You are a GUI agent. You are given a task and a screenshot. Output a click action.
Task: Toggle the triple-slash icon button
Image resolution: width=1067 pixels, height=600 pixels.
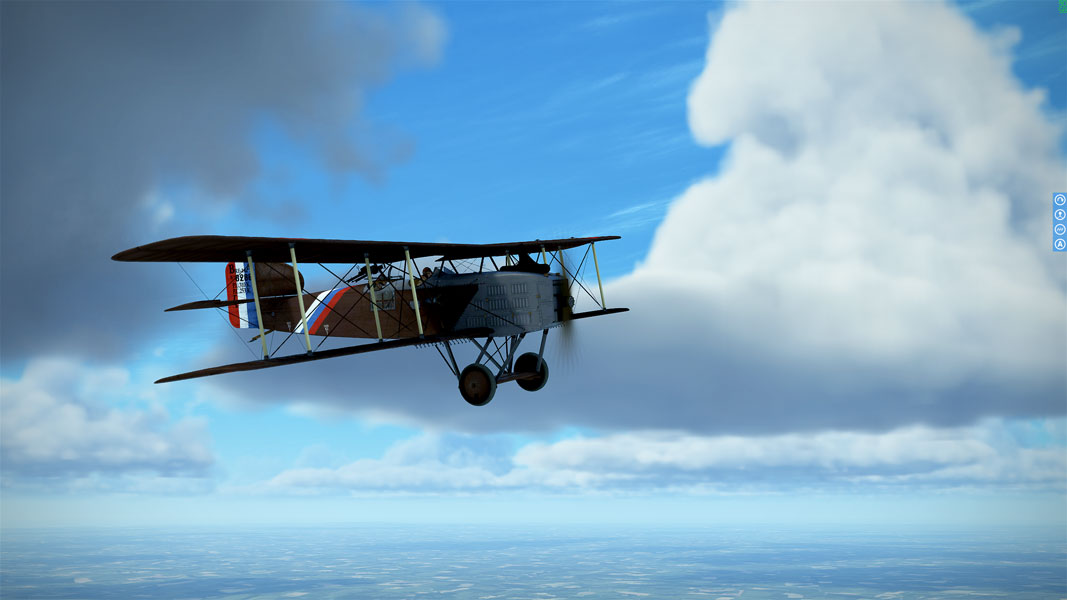coord(1059,229)
